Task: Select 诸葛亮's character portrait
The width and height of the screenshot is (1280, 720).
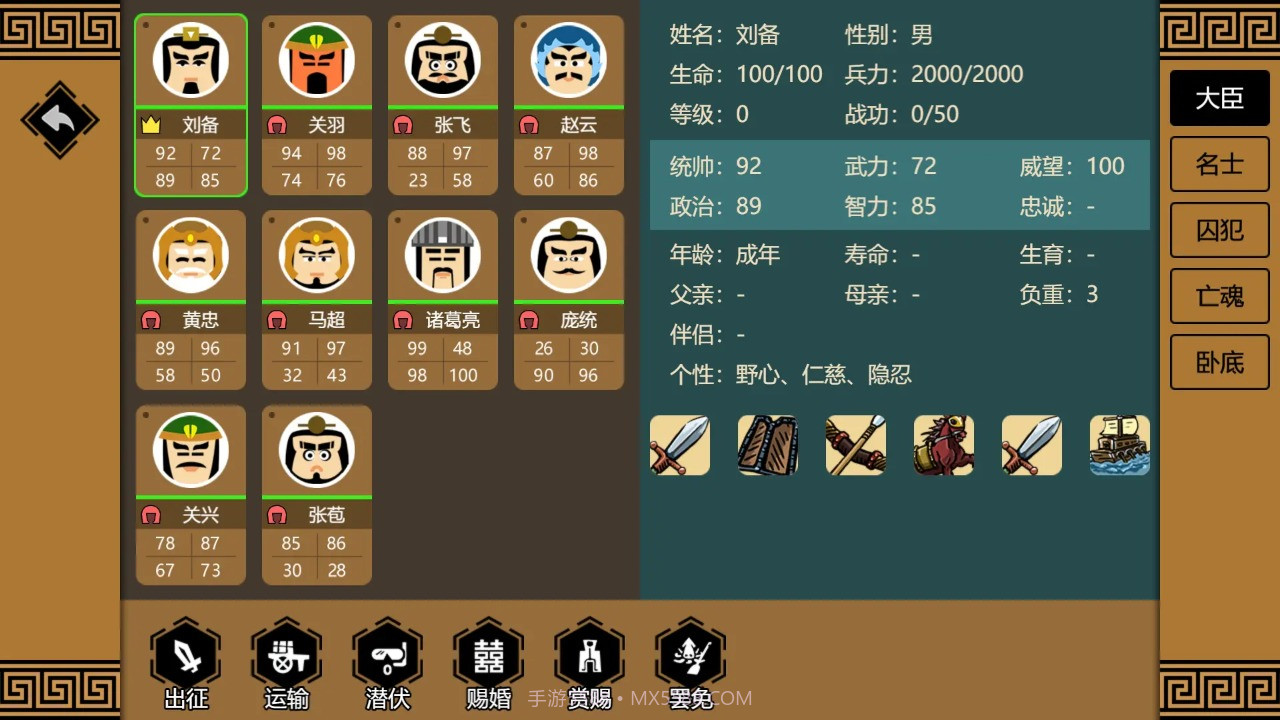Action: click(442, 255)
